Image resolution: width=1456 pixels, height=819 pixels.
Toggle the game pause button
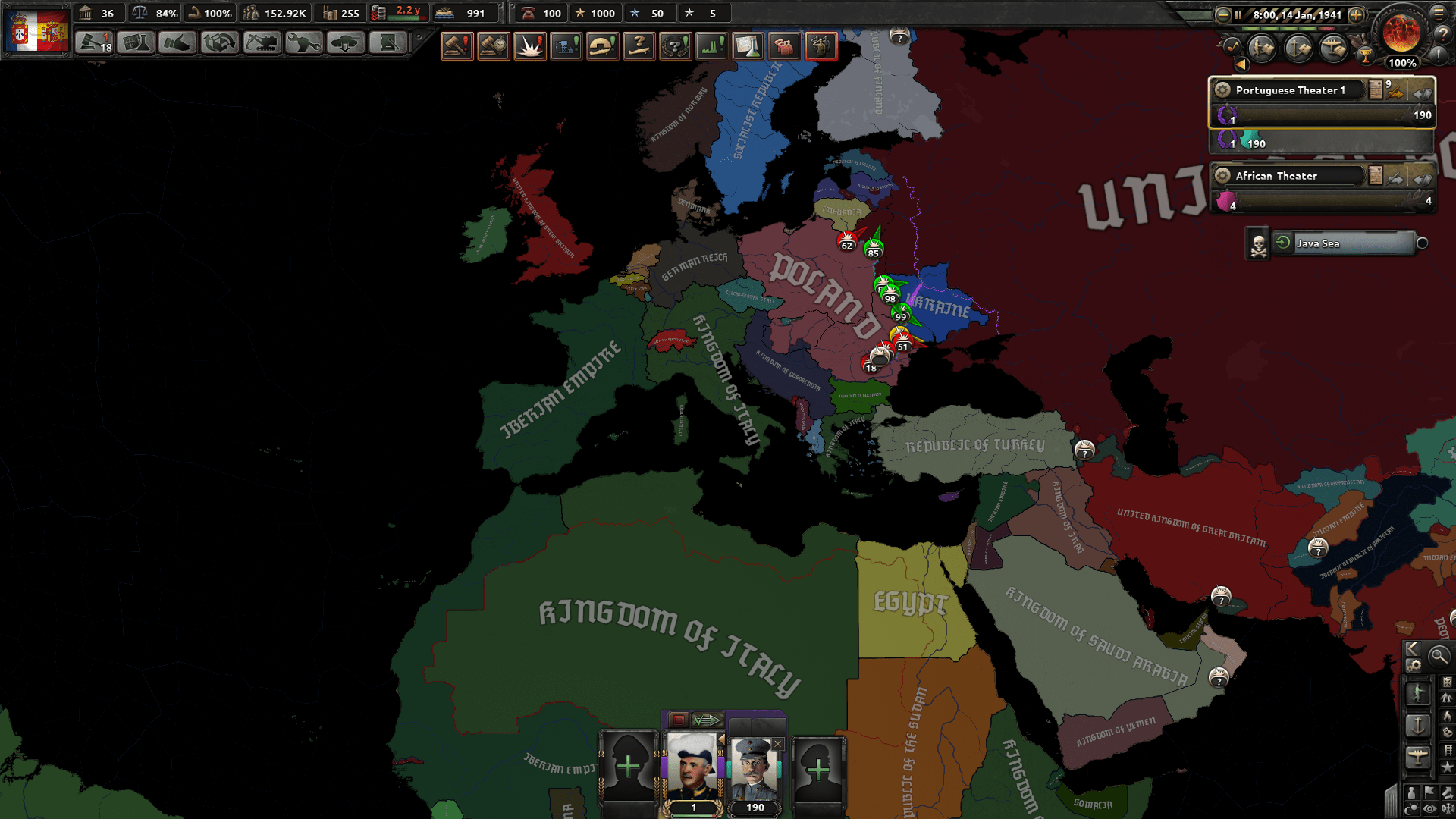click(x=1238, y=14)
